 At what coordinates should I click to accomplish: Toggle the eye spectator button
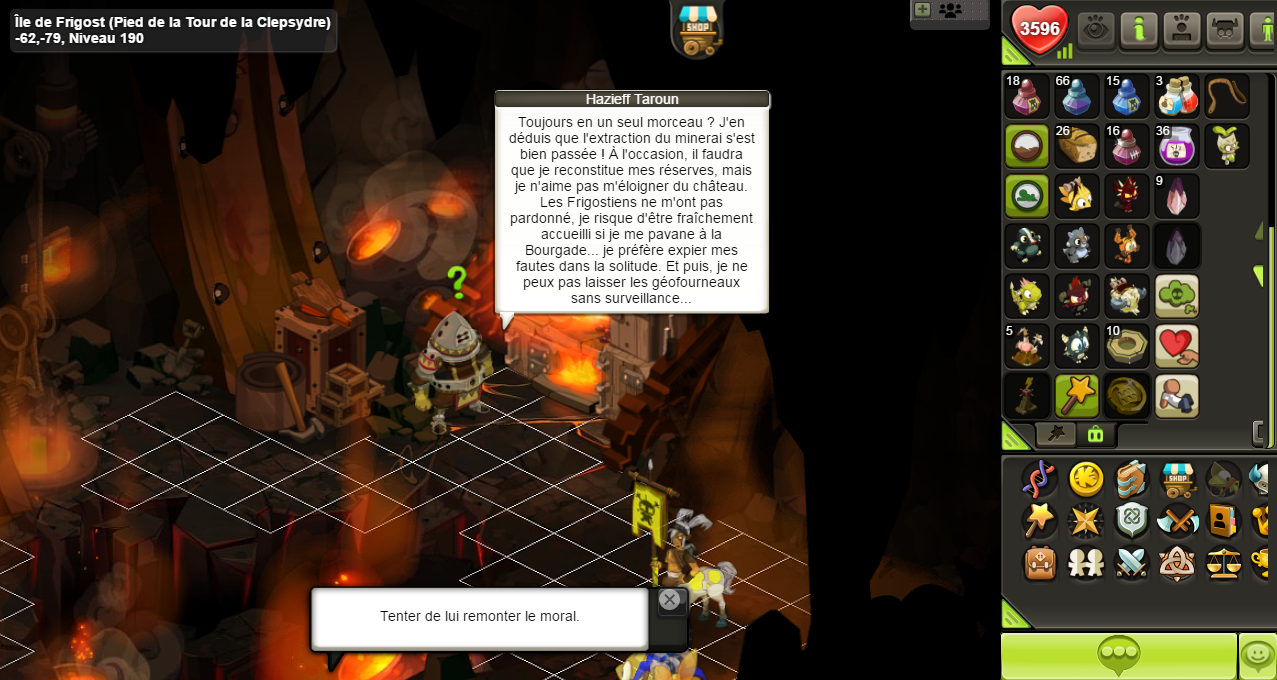tap(1095, 30)
